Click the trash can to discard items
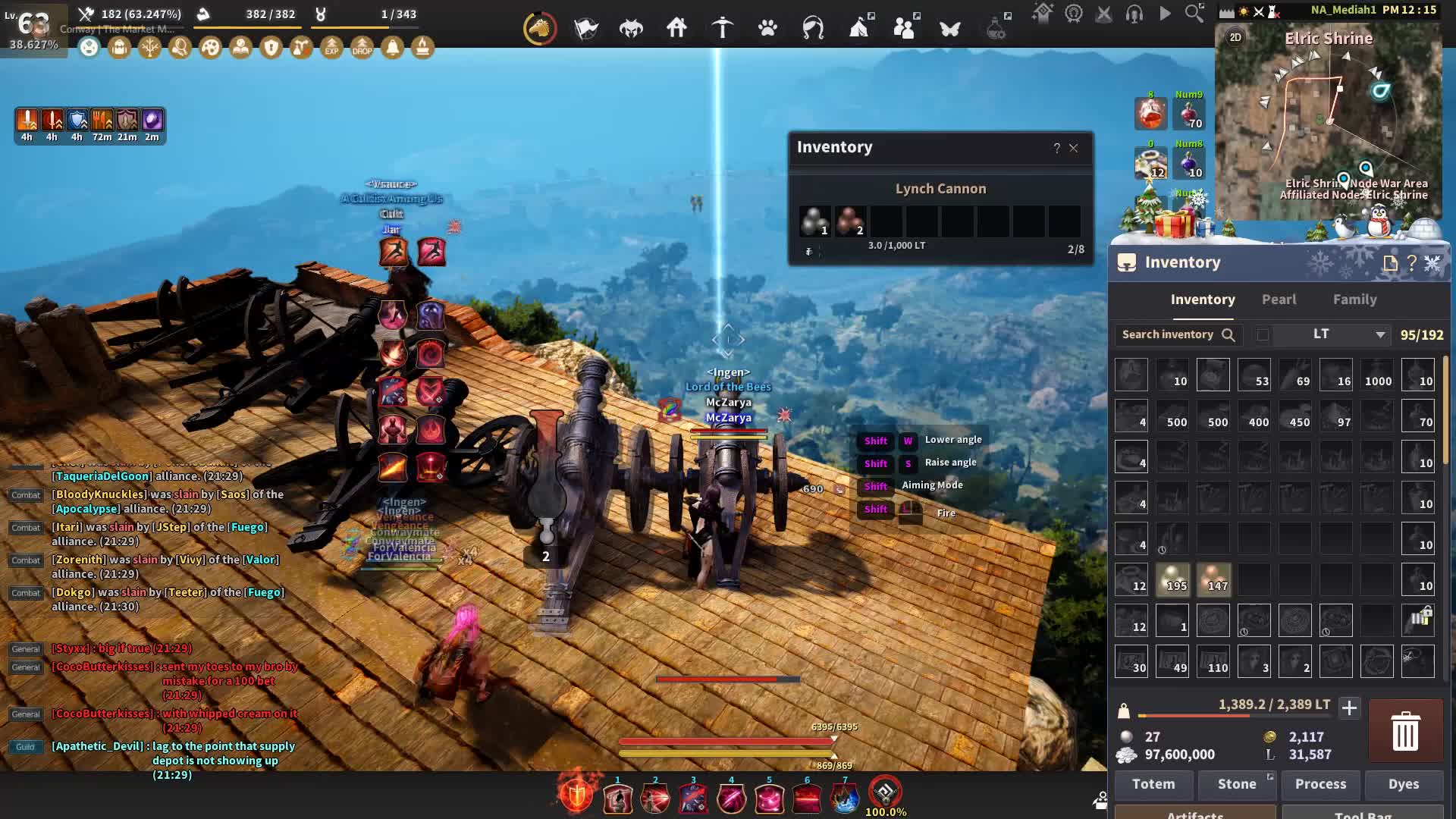The width and height of the screenshot is (1456, 819). (x=1405, y=731)
